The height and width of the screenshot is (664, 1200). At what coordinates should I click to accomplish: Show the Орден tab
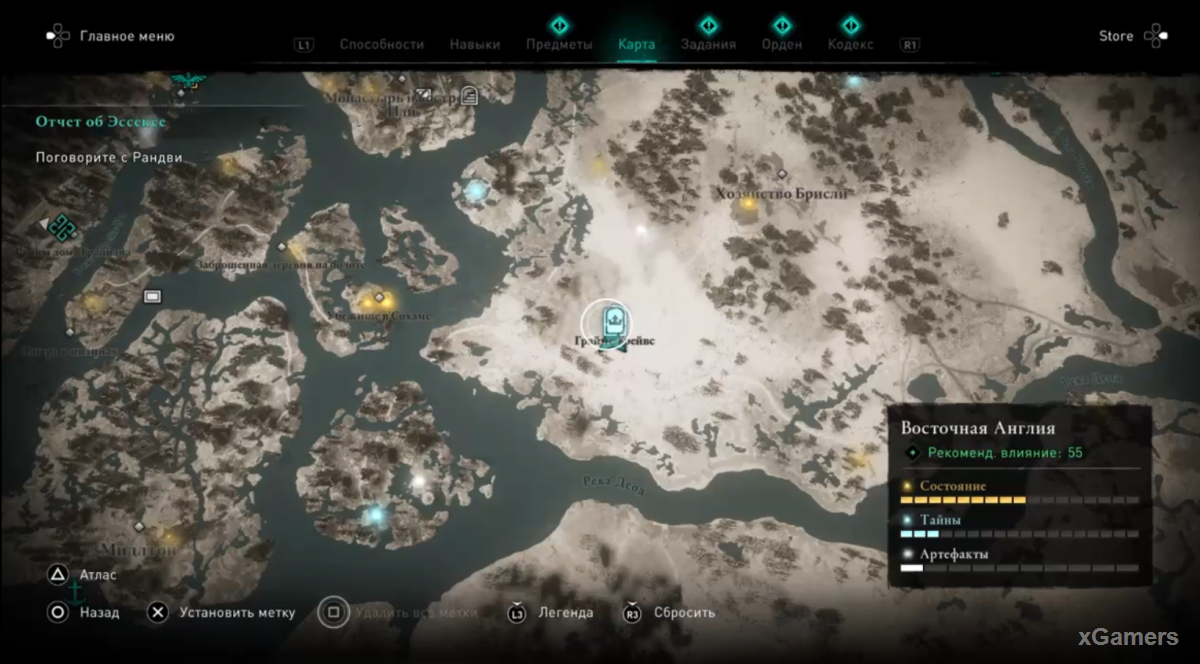tap(782, 44)
